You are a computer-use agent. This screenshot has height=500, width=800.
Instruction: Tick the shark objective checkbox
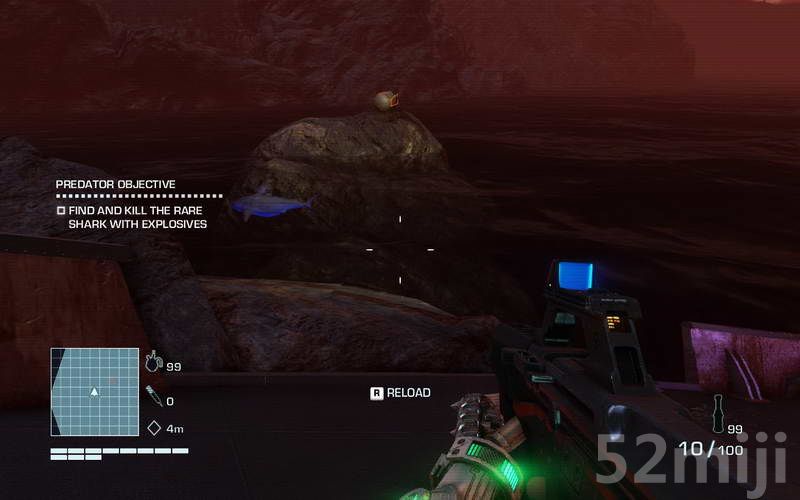pyautogui.click(x=61, y=211)
